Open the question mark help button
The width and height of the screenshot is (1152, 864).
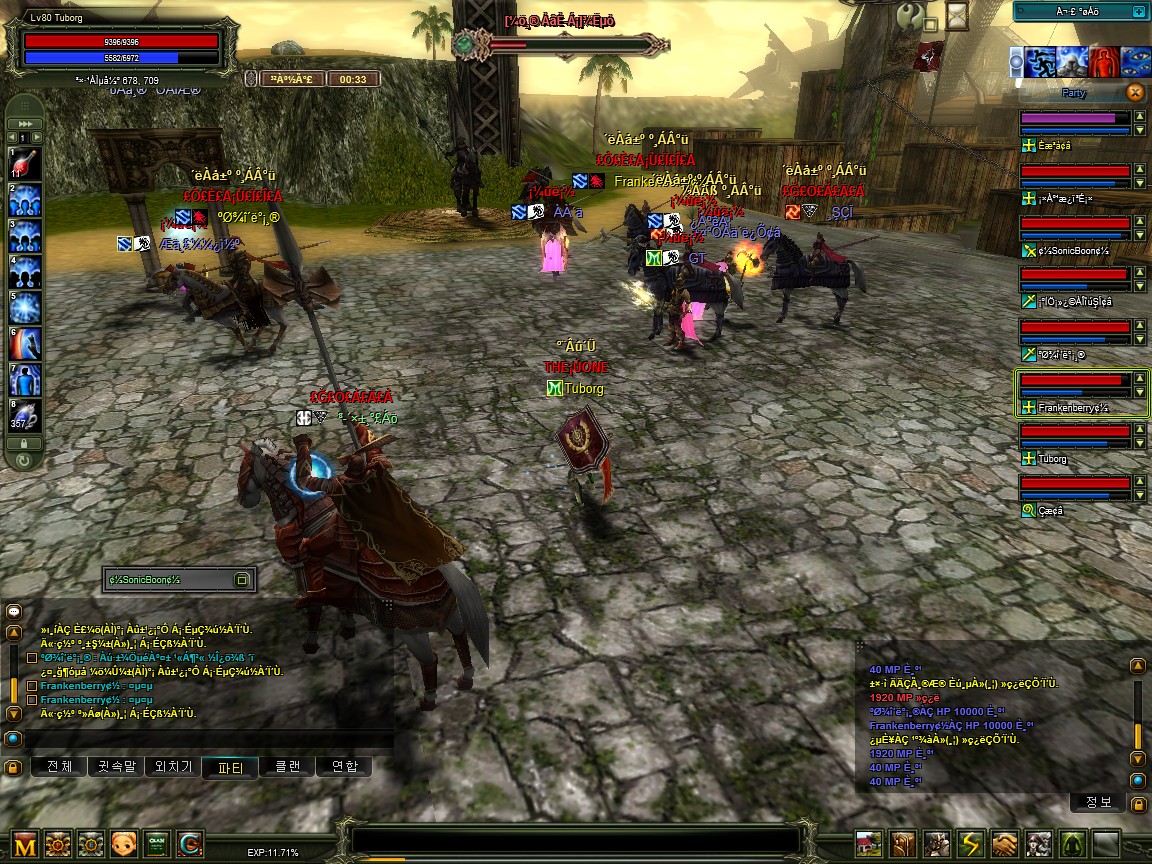point(909,16)
